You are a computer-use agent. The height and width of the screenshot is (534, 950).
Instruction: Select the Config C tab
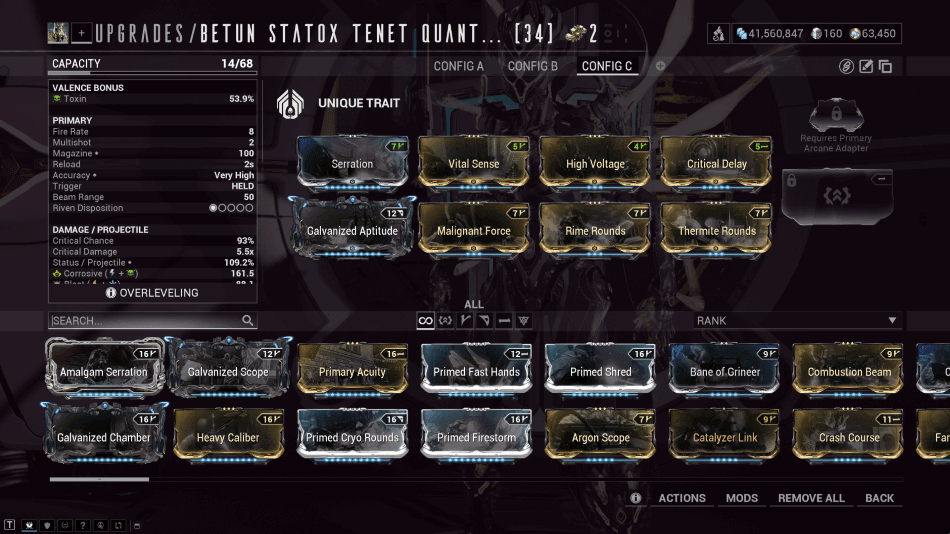pyautogui.click(x=607, y=66)
